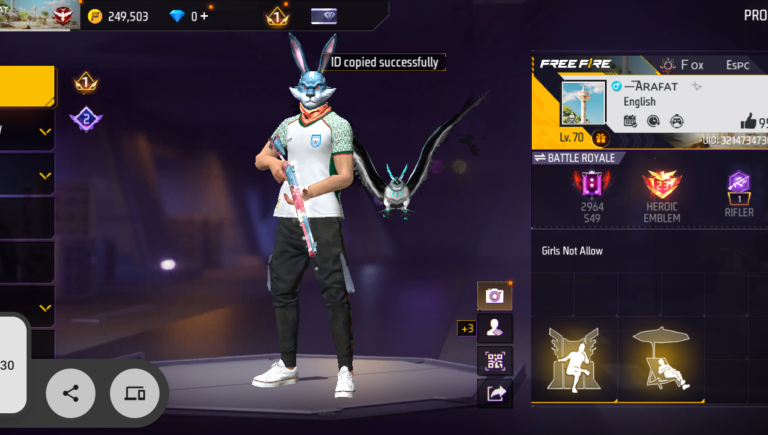Select the purple number 2 badge
The image size is (768, 435).
[86, 120]
